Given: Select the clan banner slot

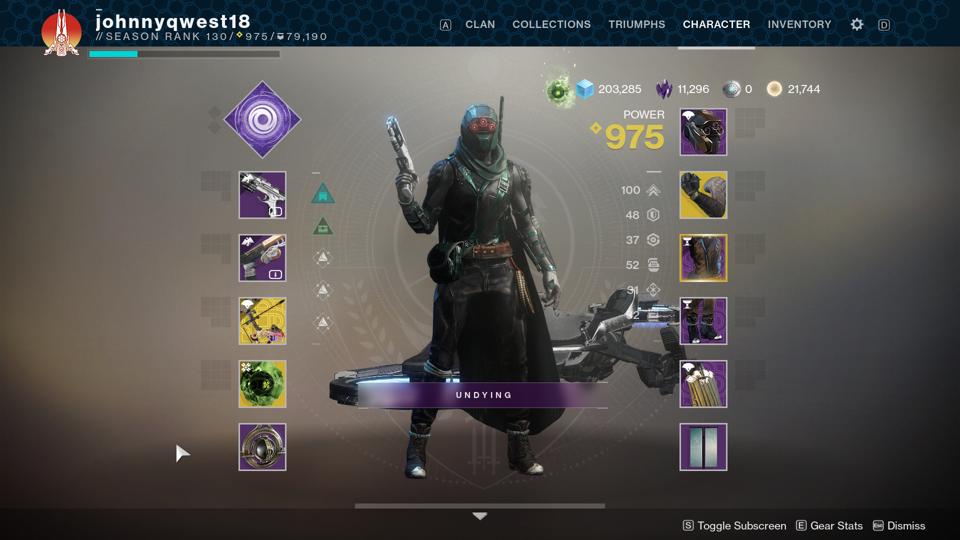Looking at the screenshot, I should pyautogui.click(x=703, y=447).
